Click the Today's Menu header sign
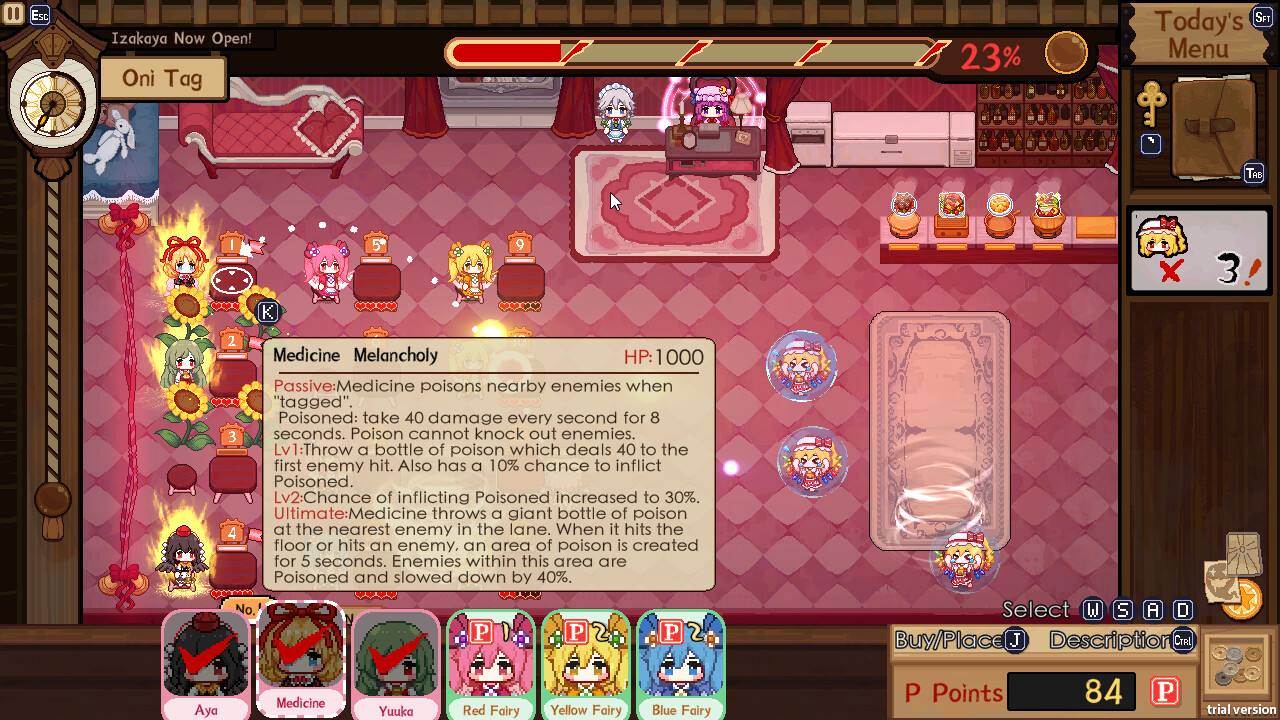 coord(1199,33)
